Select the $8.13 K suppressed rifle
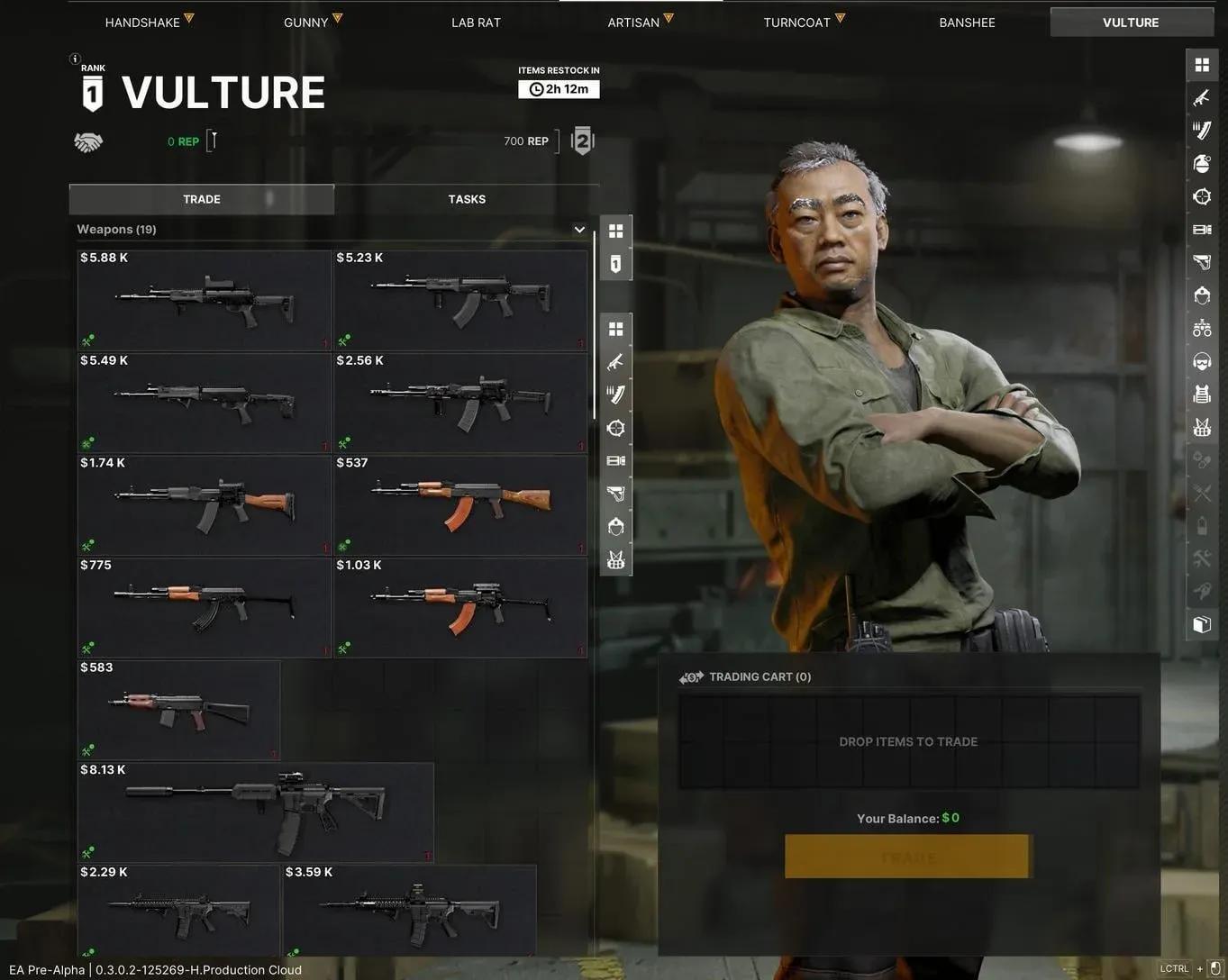The width and height of the screenshot is (1228, 980). point(256,812)
